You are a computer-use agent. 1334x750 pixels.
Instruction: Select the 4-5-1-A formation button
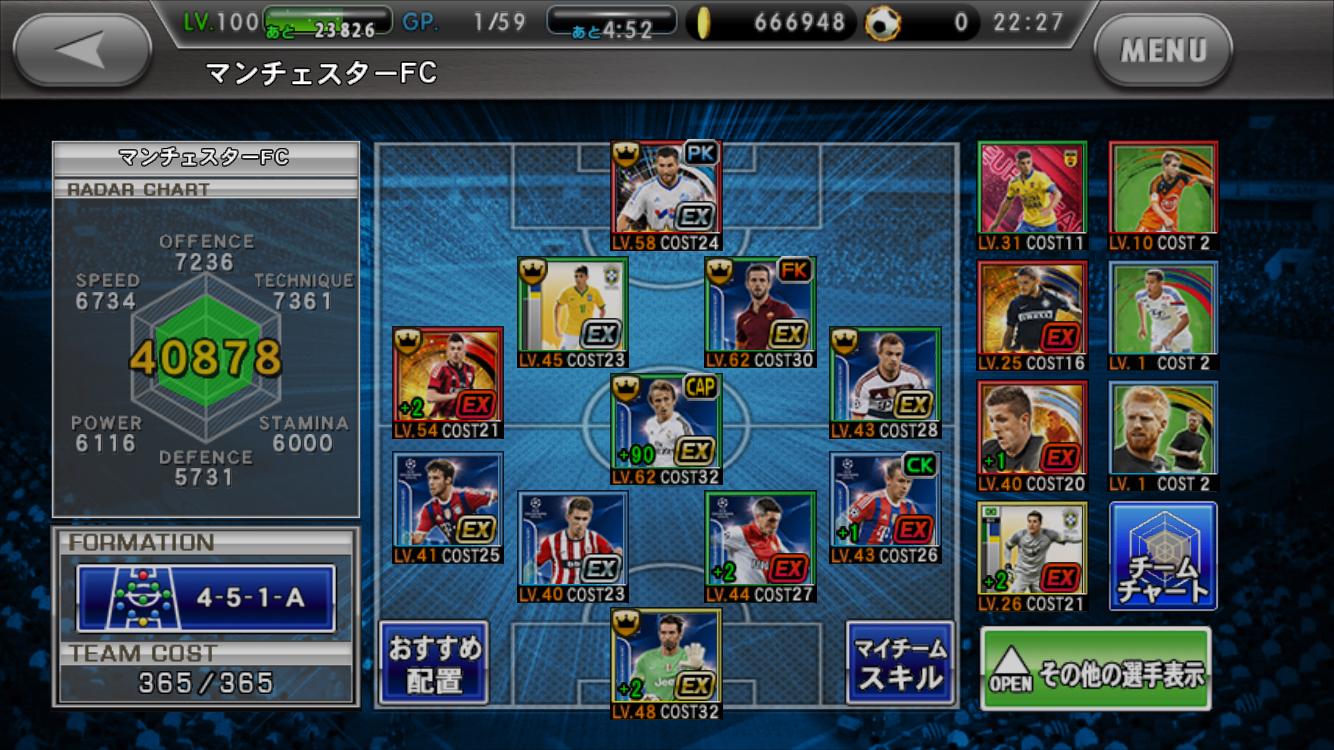[x=207, y=598]
